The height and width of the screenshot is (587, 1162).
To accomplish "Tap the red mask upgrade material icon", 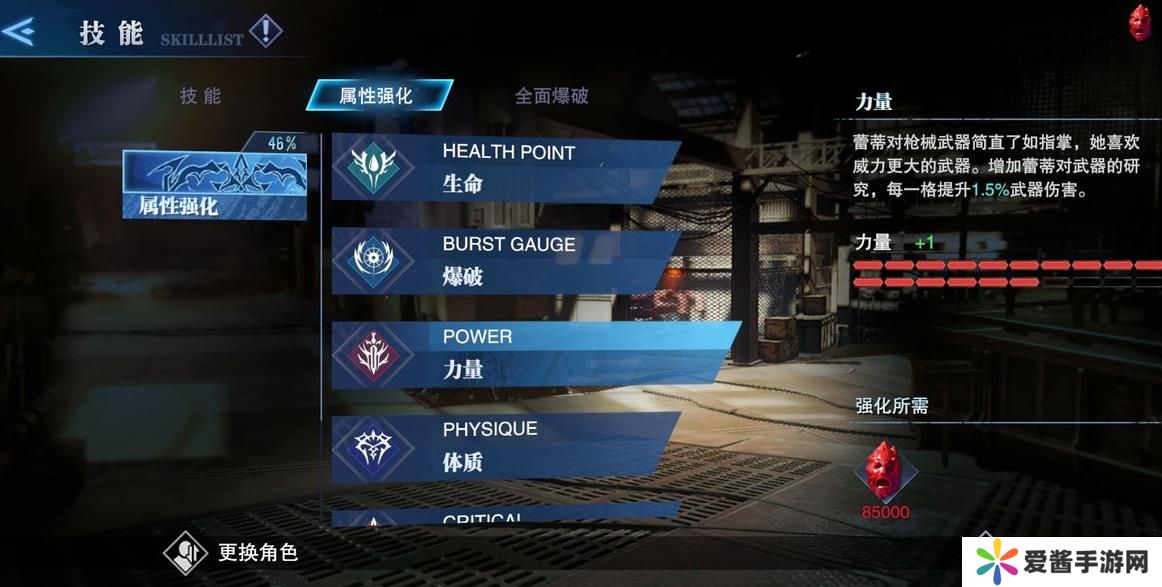I will click(x=885, y=471).
